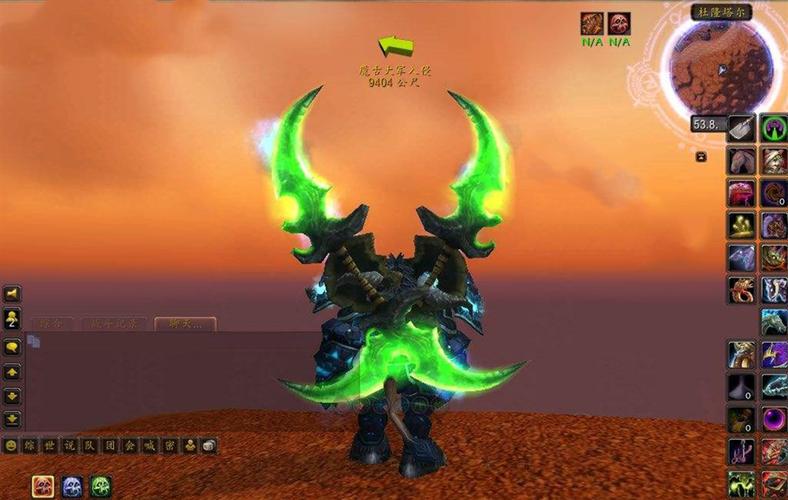The width and height of the screenshot is (788, 500).
Task: Select the chat tab on the right
Action: [x=185, y=323]
